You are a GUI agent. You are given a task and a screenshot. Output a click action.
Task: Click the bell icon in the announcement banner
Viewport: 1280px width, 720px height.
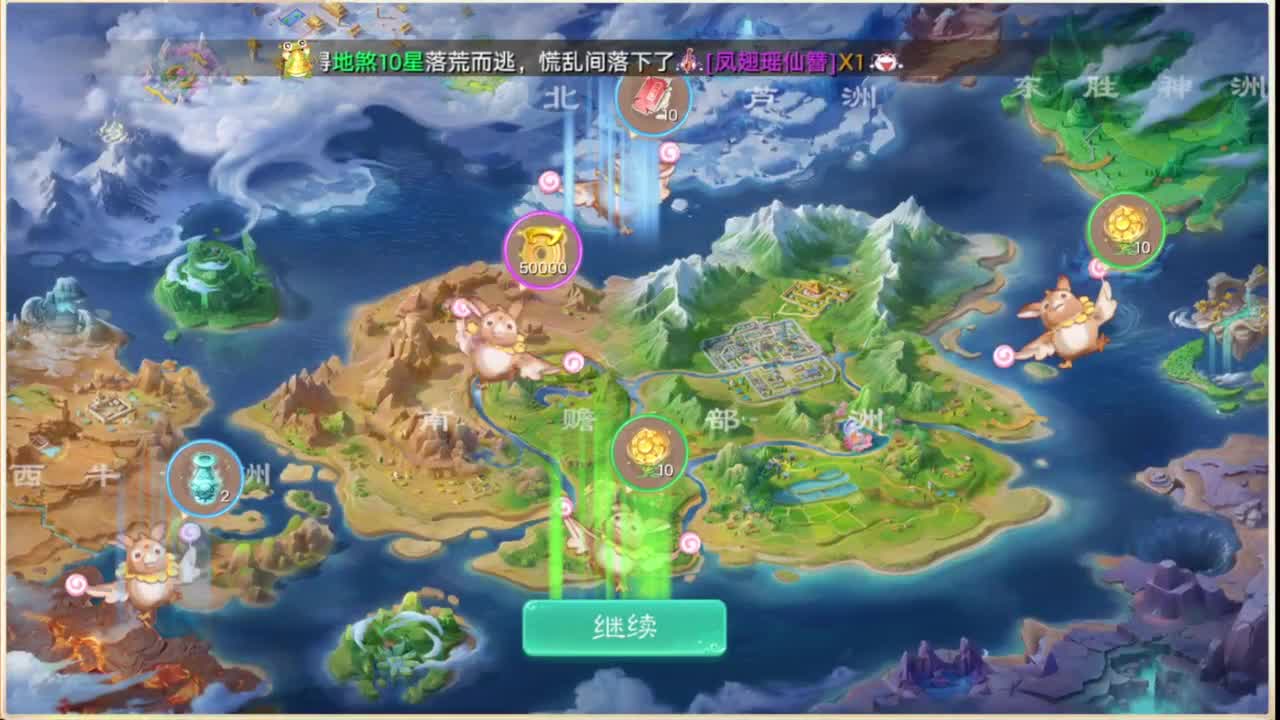(x=290, y=58)
